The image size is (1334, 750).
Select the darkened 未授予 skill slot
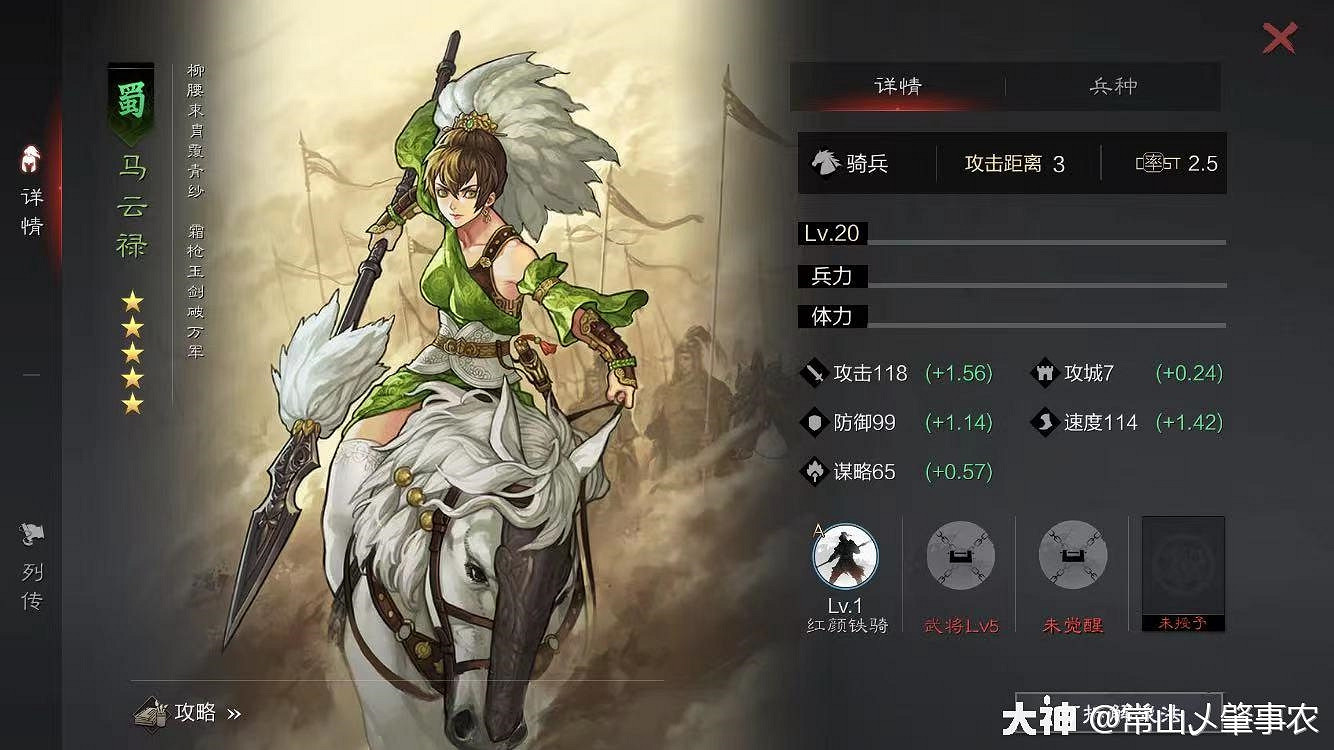(x=1182, y=570)
